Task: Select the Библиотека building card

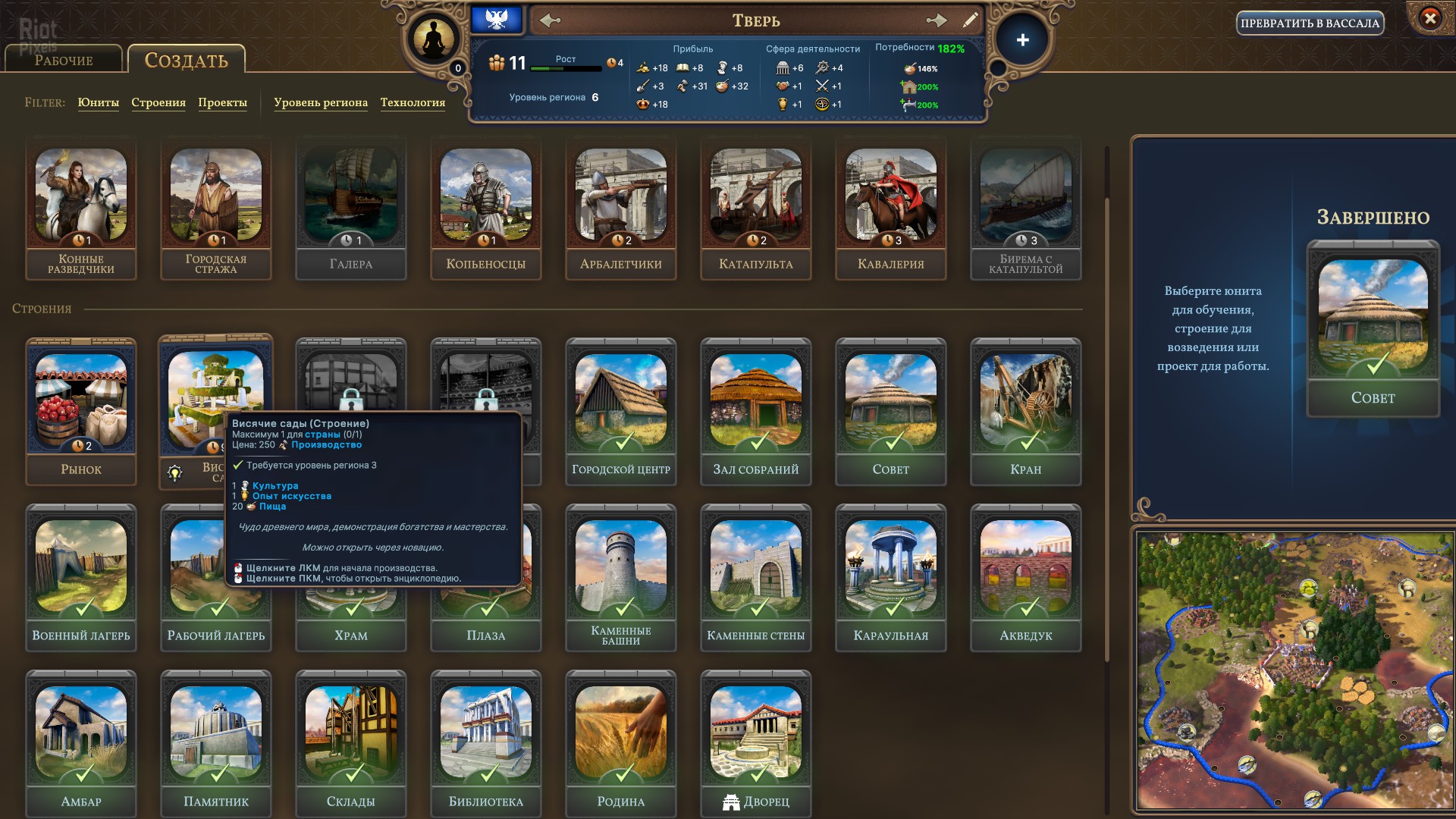Action: pos(486,743)
